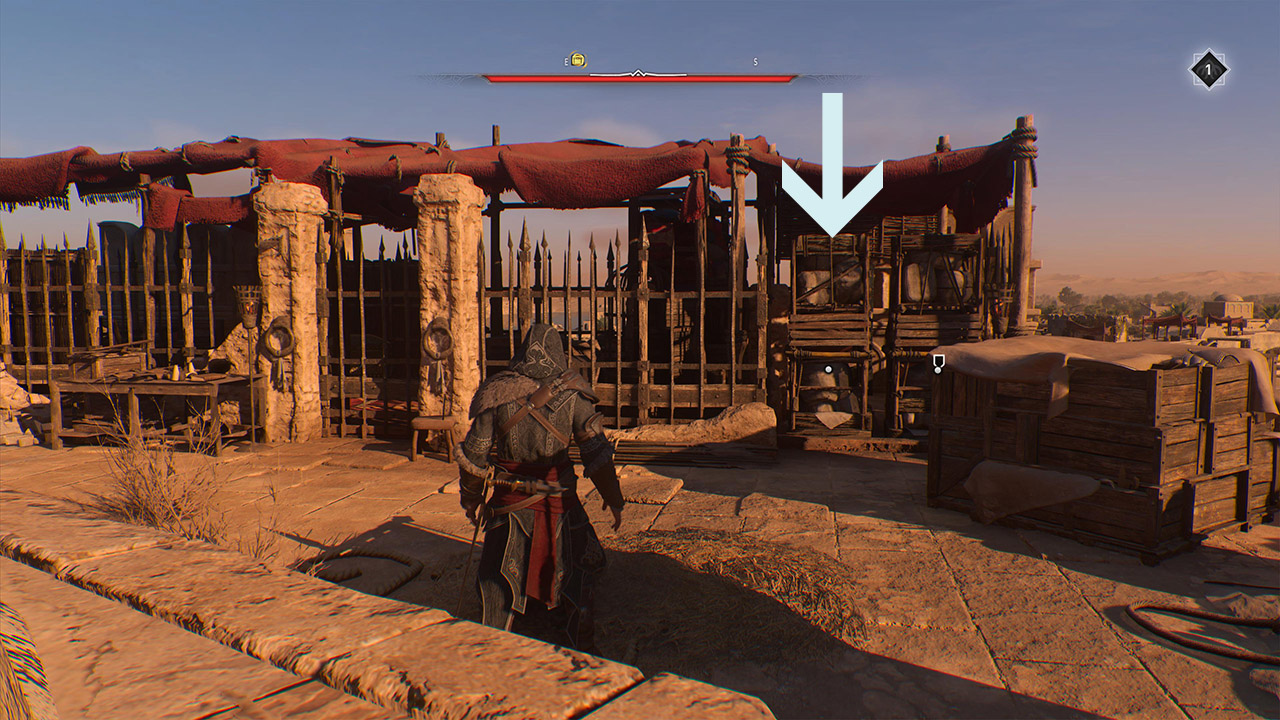The image size is (1280, 720).
Task: Click the S compass direction marker
Action: (755, 61)
